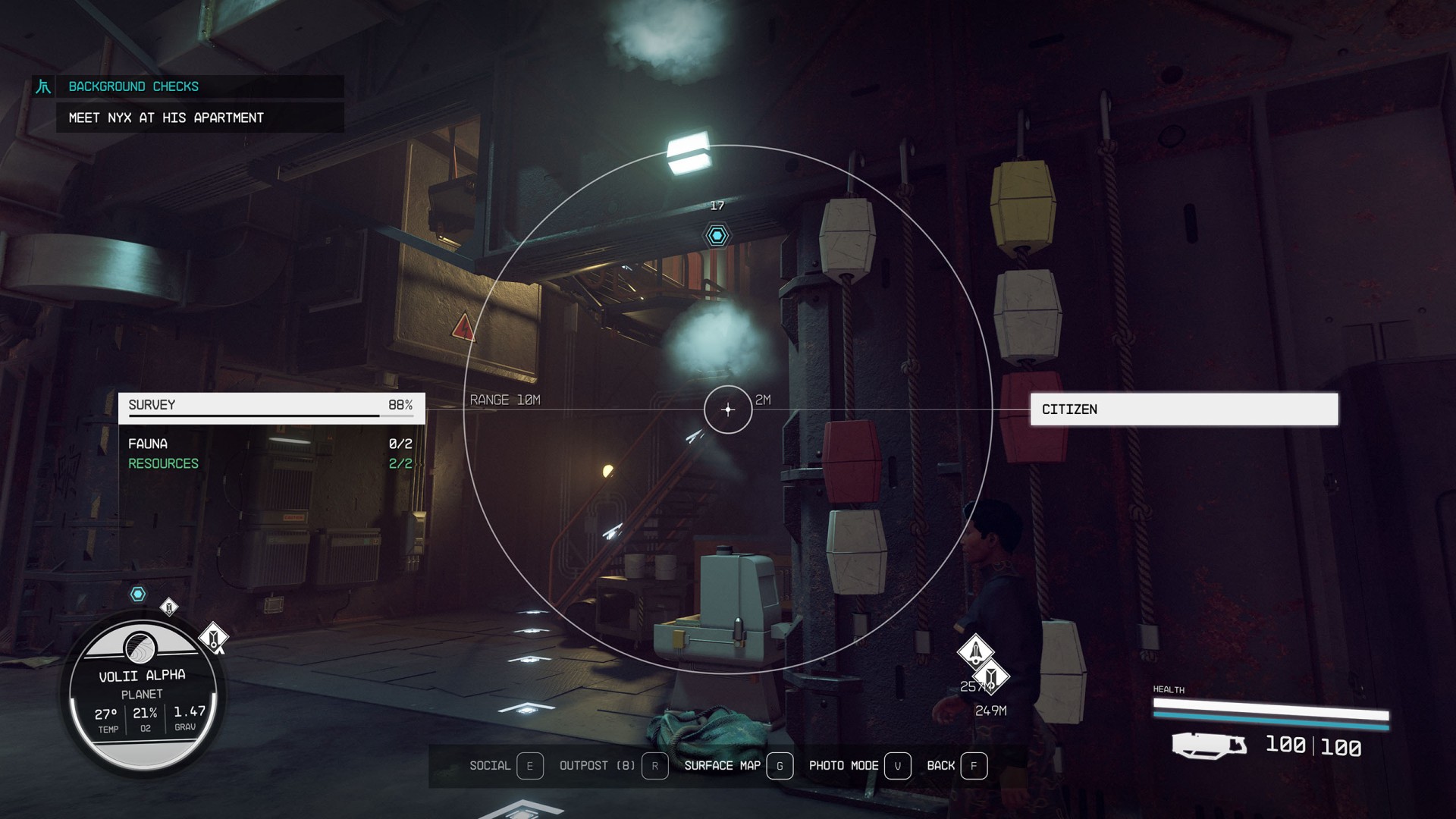Open the Background Checks quest tracker
The height and width of the screenshot is (819, 1456).
point(133,86)
